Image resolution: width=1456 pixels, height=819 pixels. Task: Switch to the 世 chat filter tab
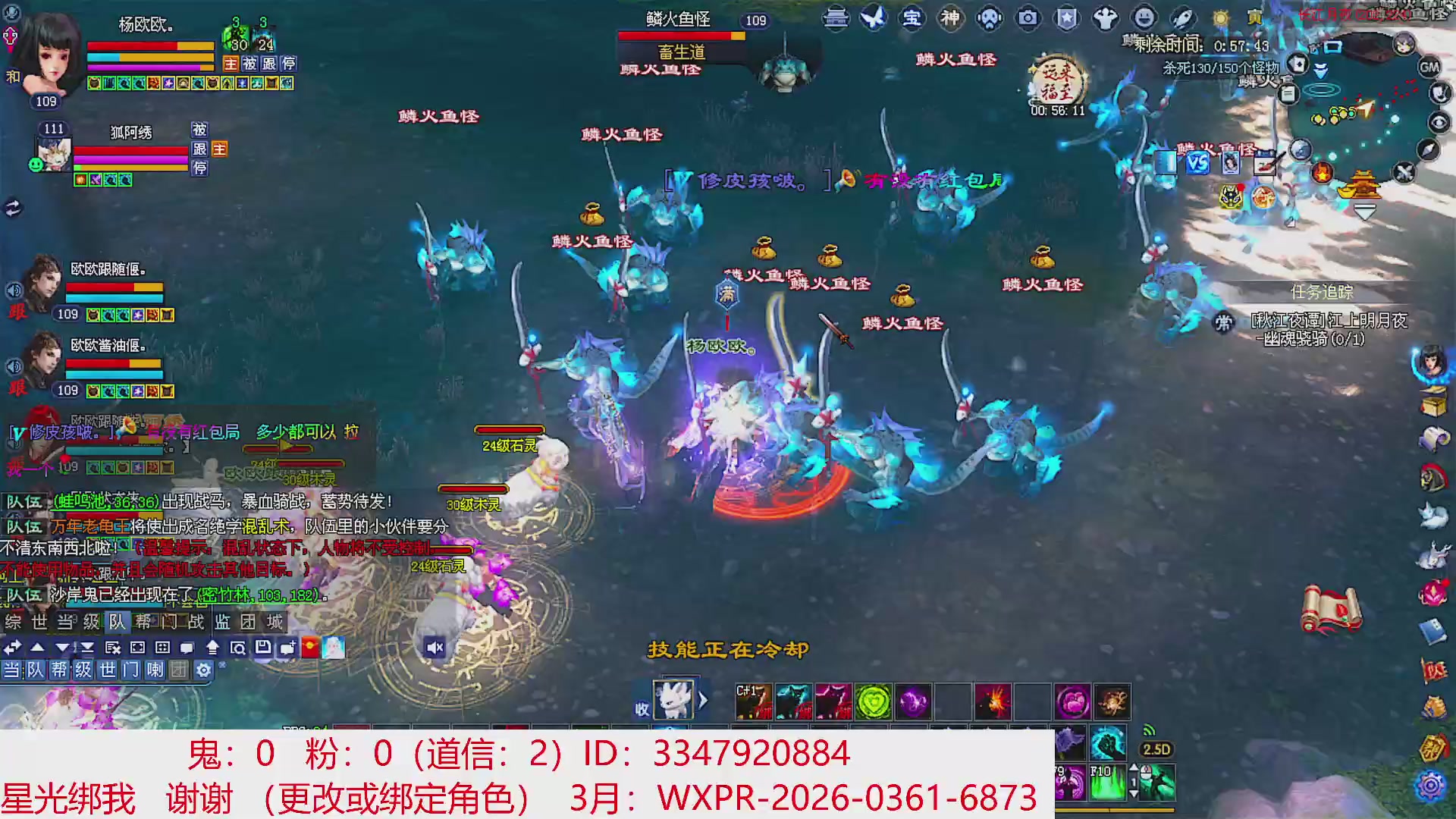pos(108,667)
